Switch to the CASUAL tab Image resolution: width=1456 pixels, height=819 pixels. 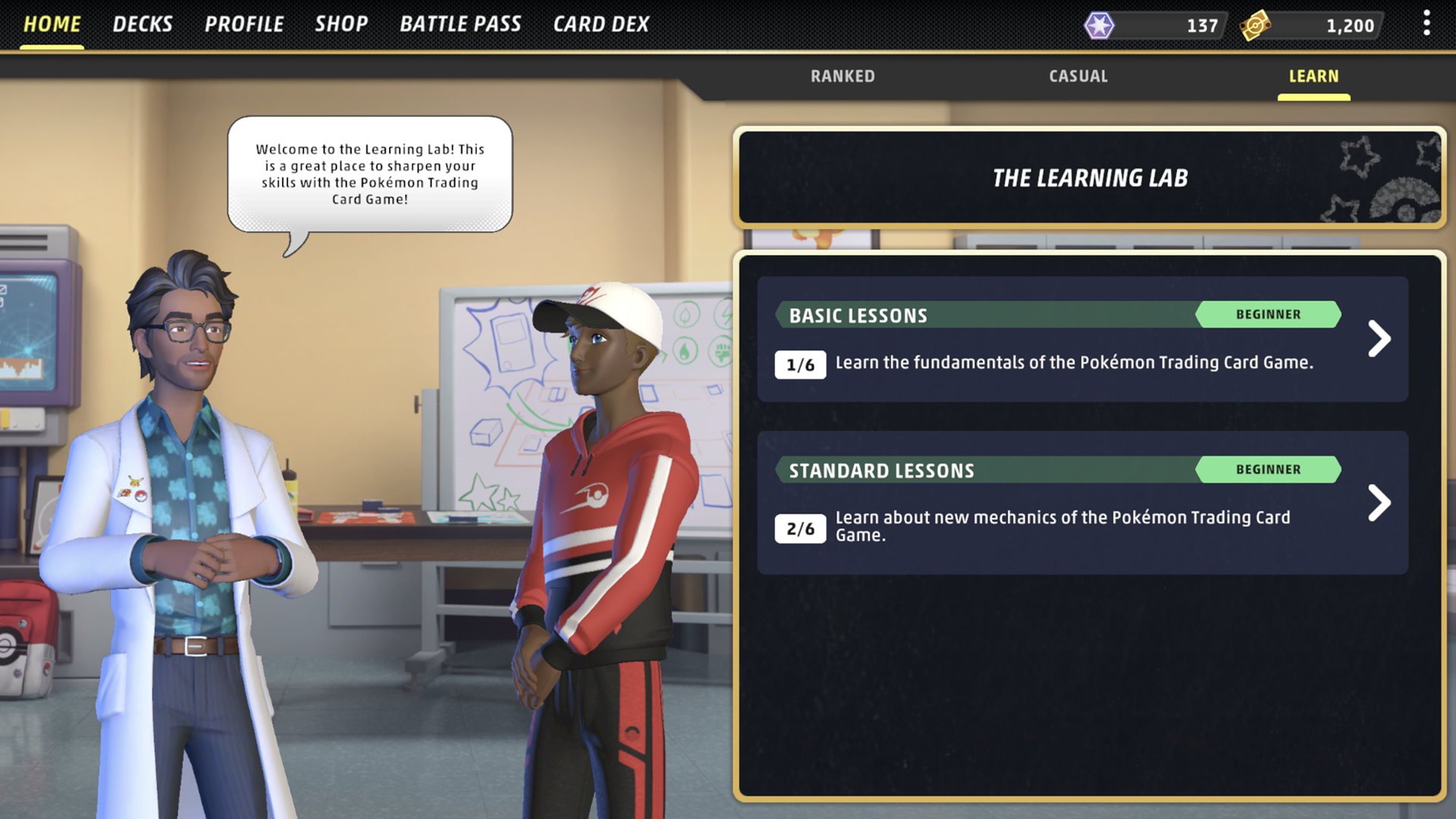click(1078, 76)
